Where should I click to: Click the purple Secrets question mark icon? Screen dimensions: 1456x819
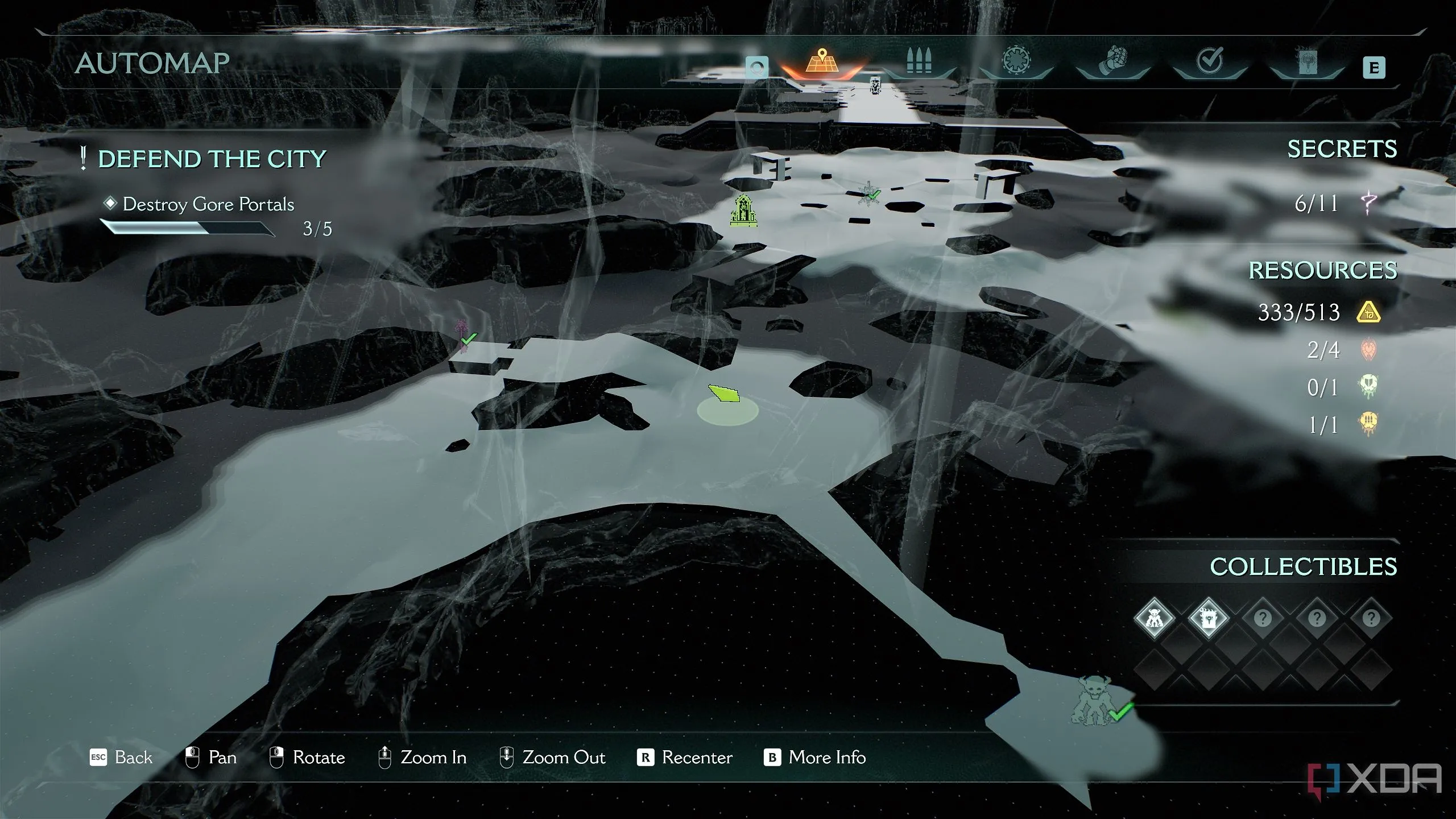point(1369,202)
